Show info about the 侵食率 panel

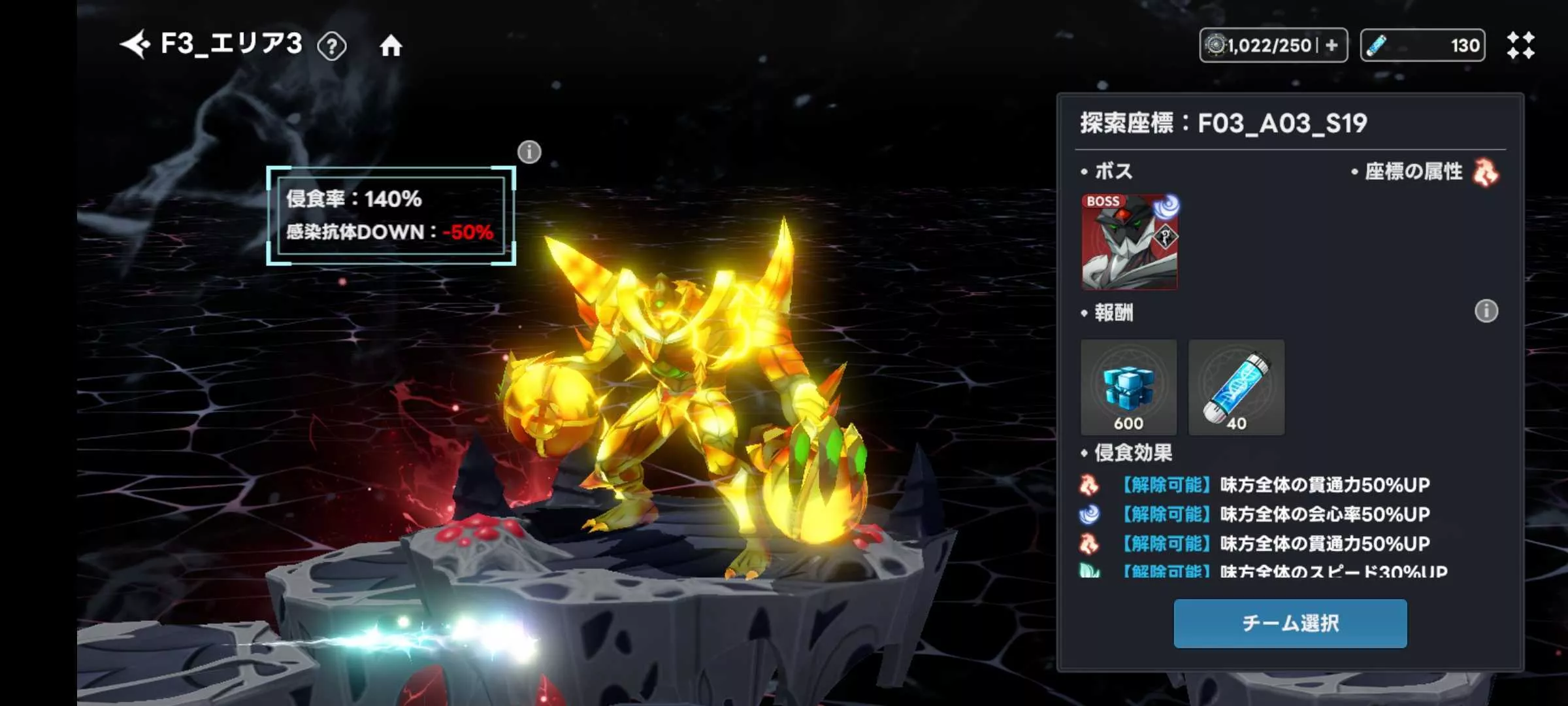pos(529,152)
